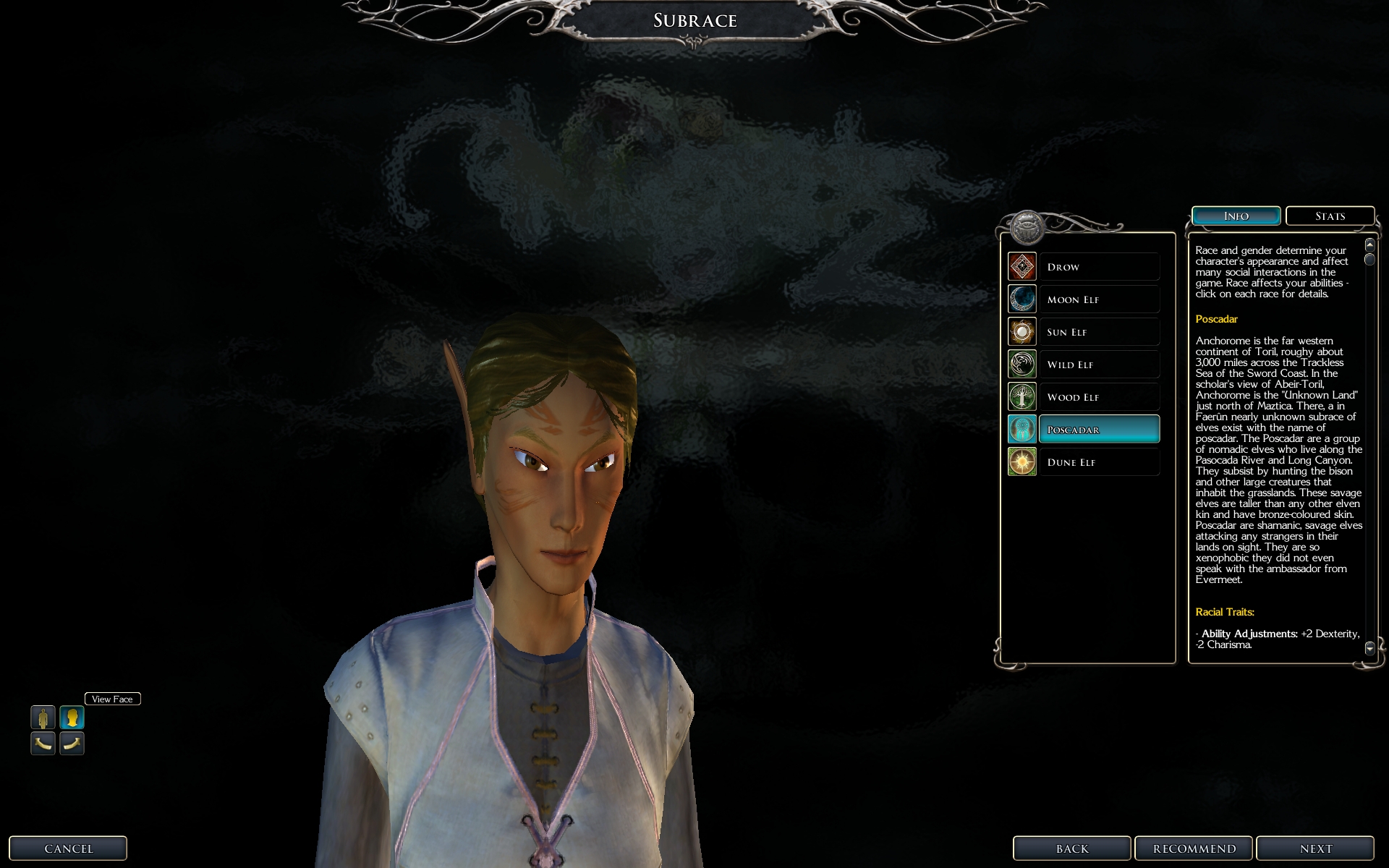Viewport: 1389px width, 868px height.
Task: Click the description scroll-up arrow
Action: 1369,245
